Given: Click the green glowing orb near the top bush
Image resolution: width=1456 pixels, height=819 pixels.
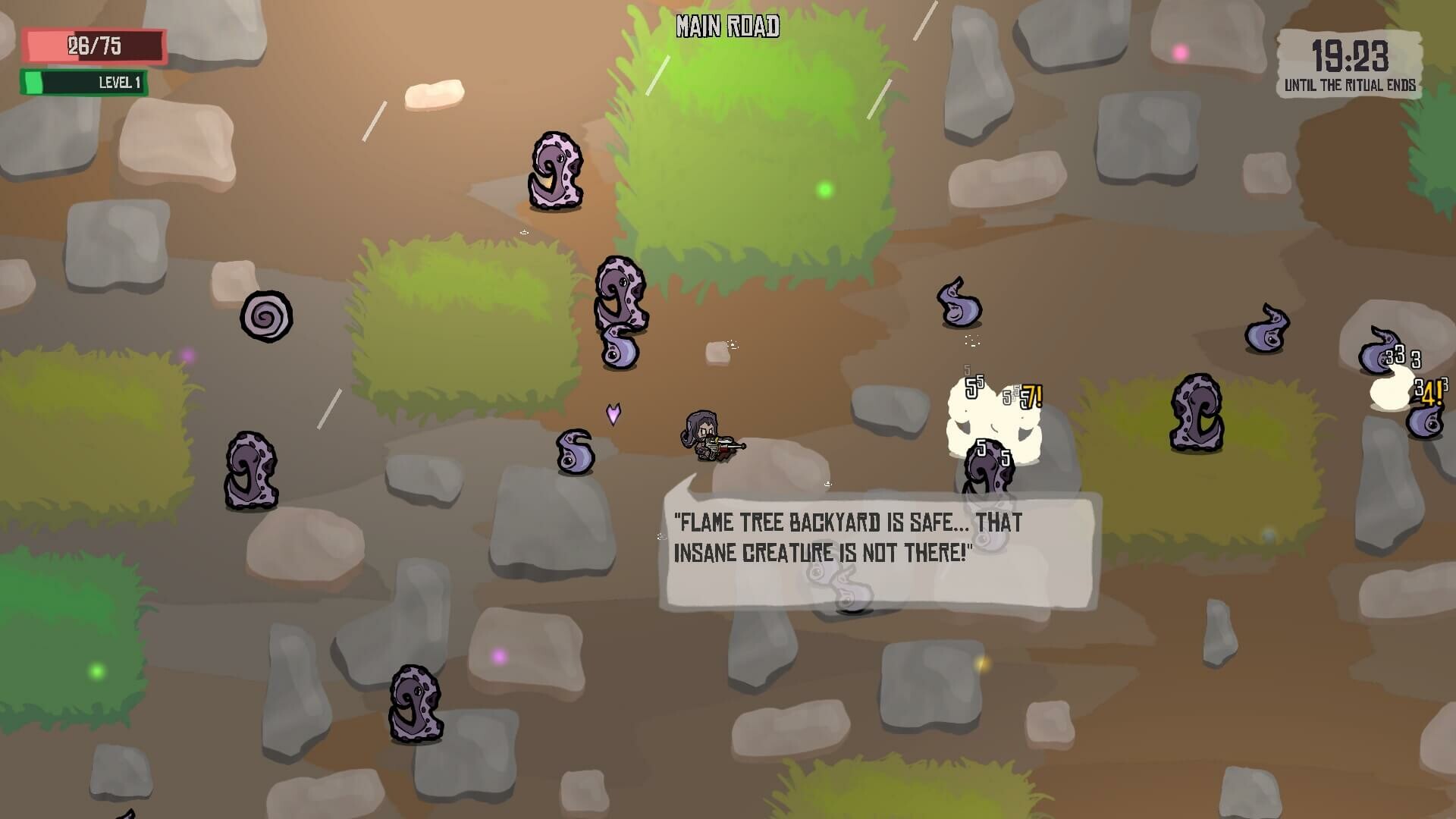Looking at the screenshot, I should (x=824, y=189).
